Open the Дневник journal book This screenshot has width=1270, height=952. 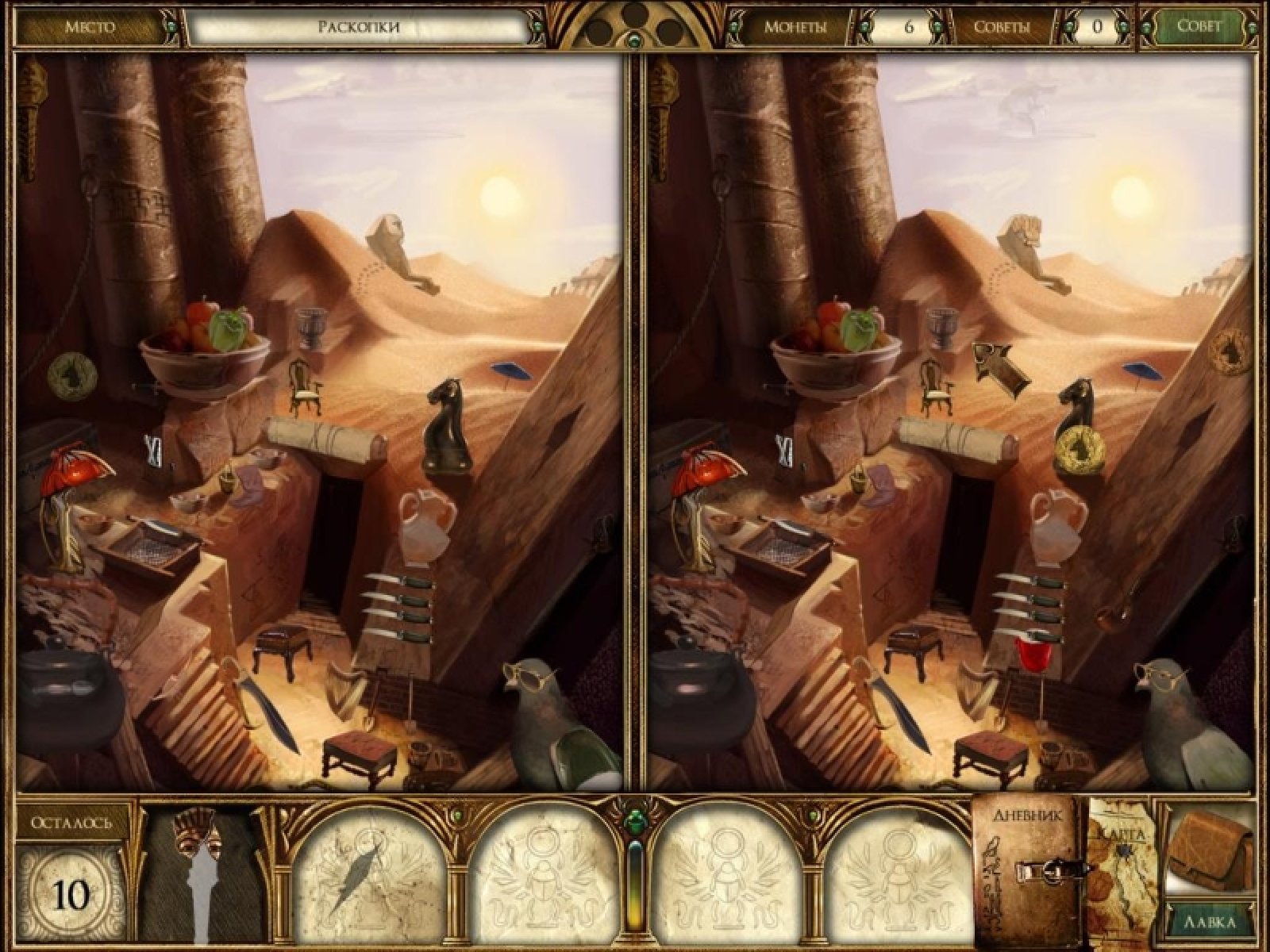[1029, 873]
